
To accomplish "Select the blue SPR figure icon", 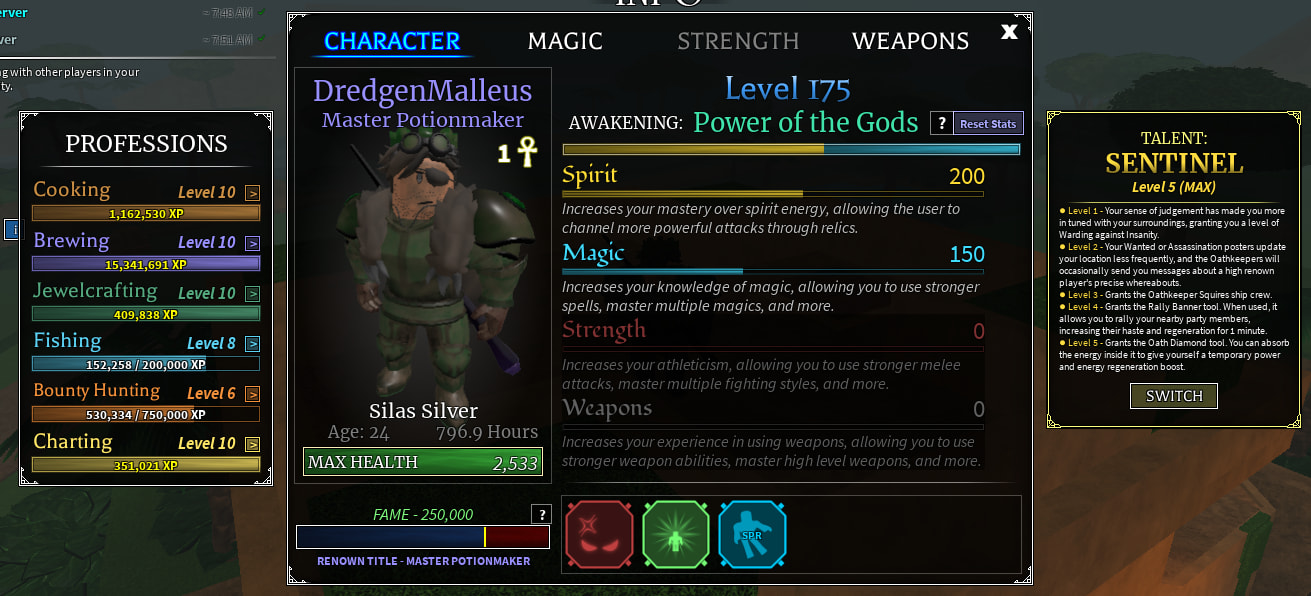I will (x=752, y=534).
